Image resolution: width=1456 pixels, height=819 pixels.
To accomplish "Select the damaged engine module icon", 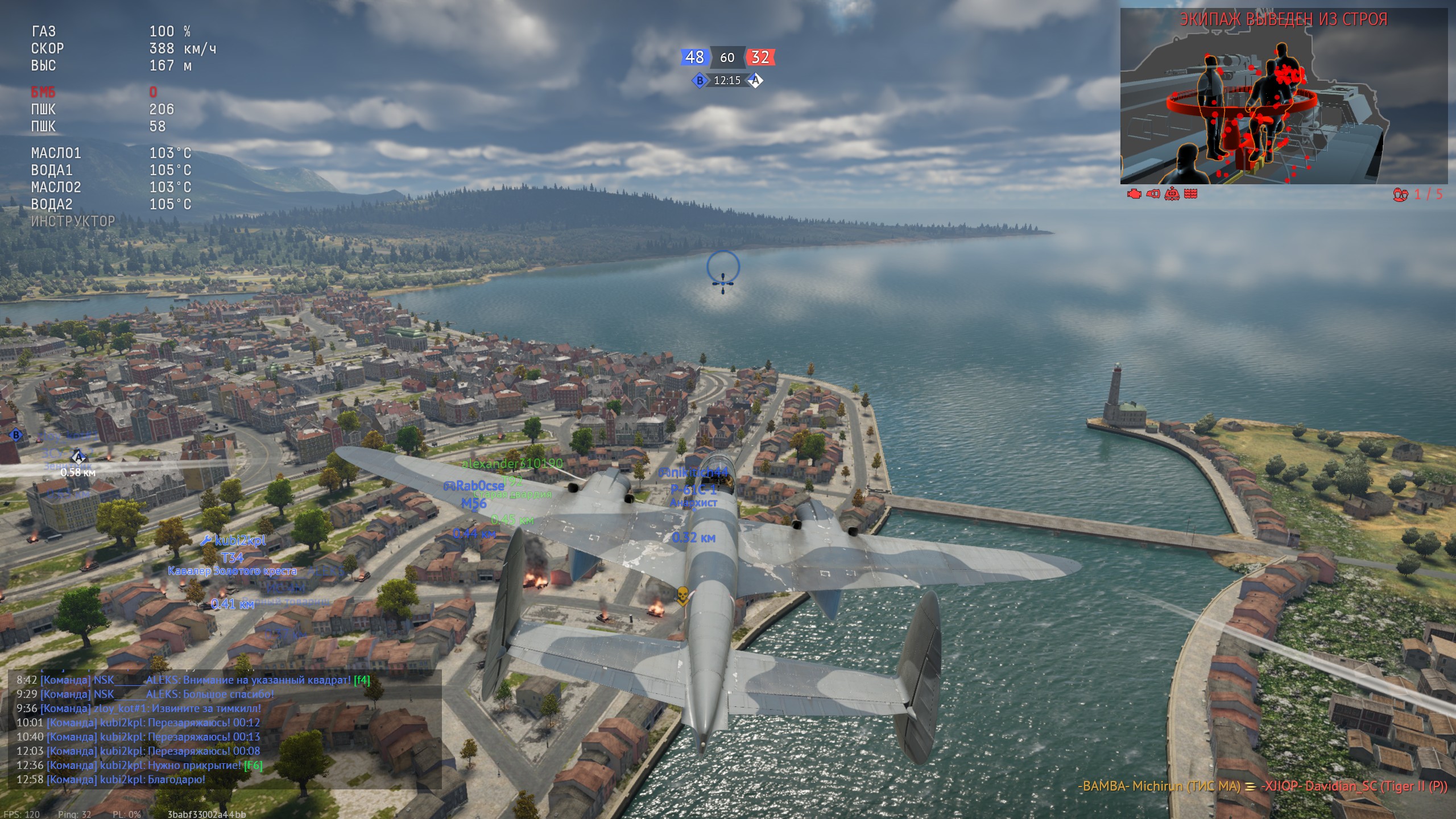I will coord(1134,194).
